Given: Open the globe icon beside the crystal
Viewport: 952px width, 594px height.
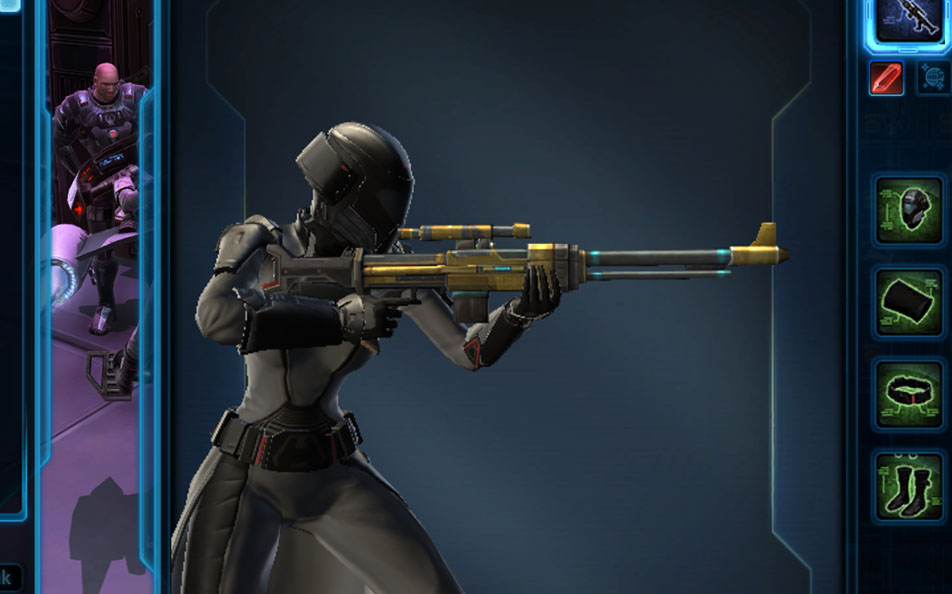Looking at the screenshot, I should (x=933, y=78).
